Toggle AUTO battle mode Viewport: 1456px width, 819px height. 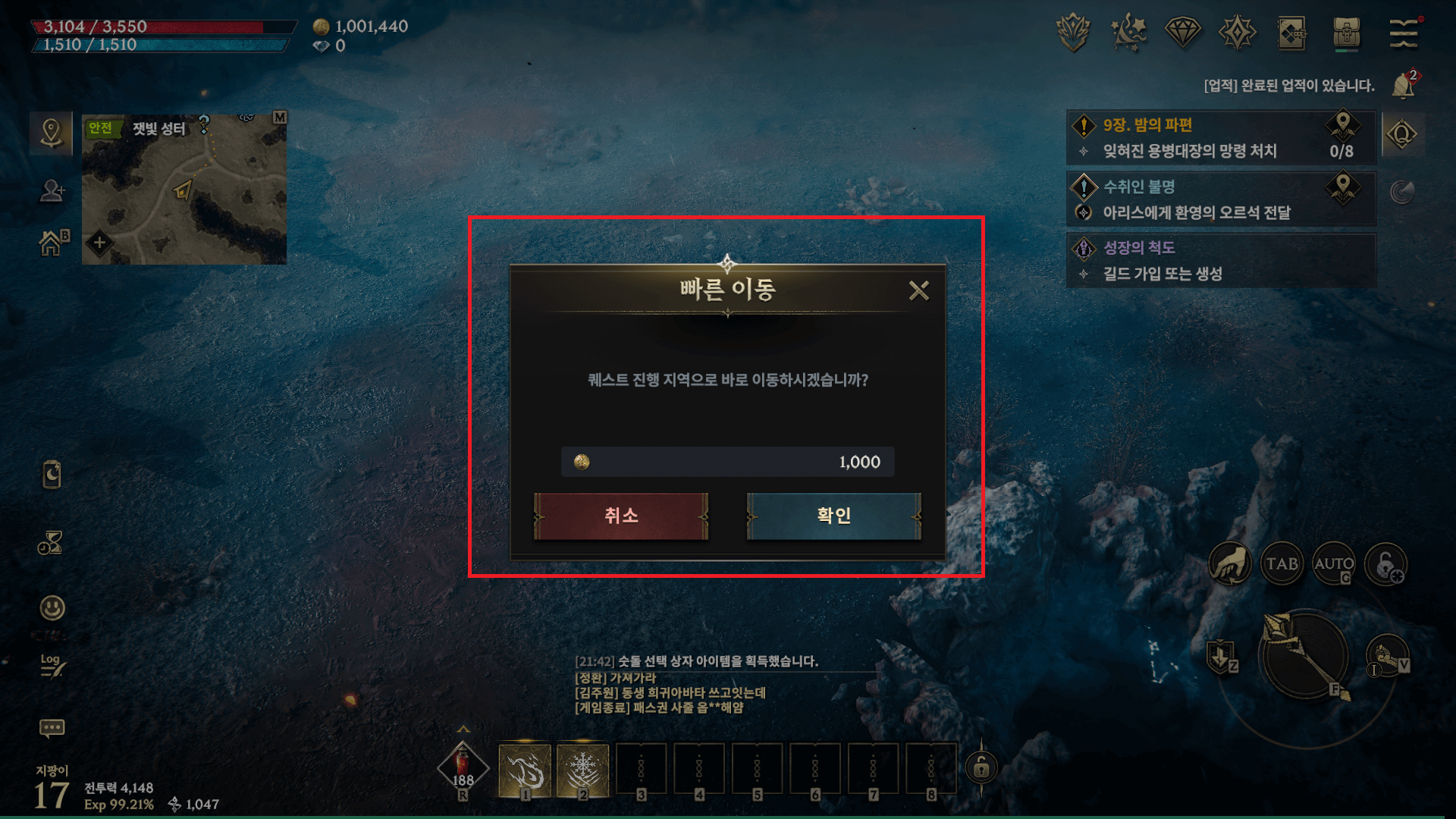pos(1333,564)
